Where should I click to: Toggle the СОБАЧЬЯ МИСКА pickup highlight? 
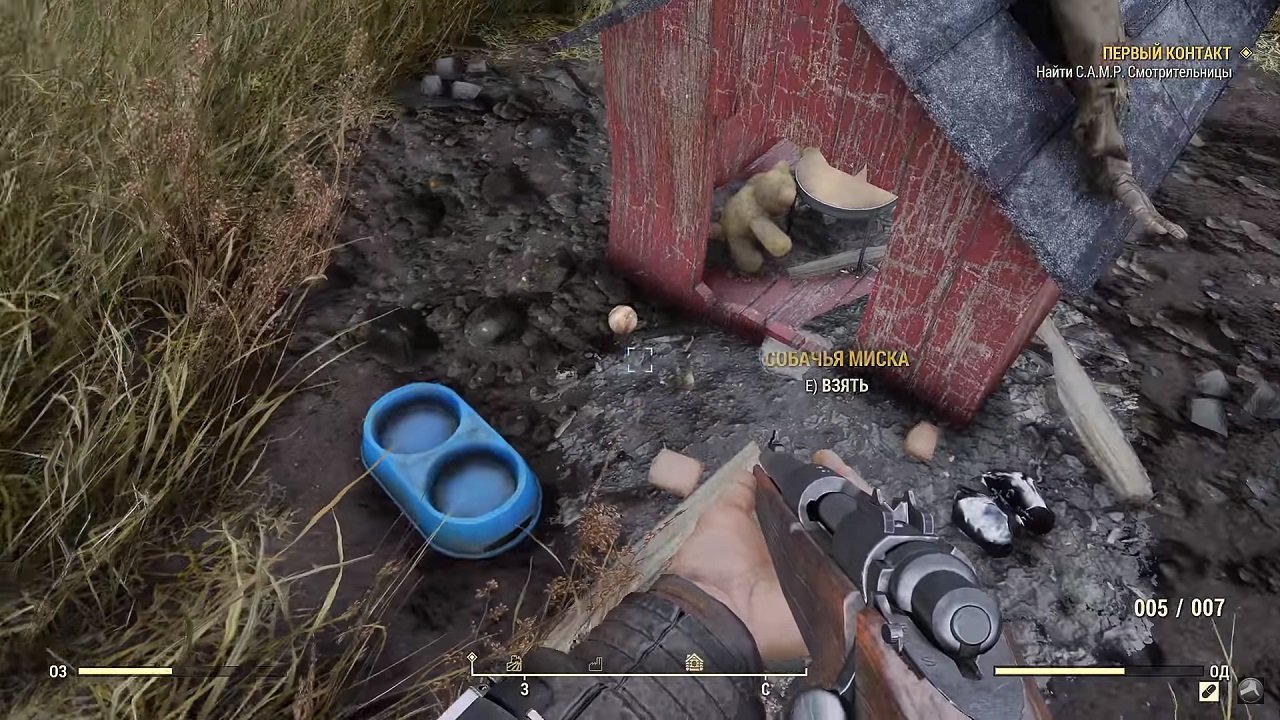pyautogui.click(x=836, y=359)
